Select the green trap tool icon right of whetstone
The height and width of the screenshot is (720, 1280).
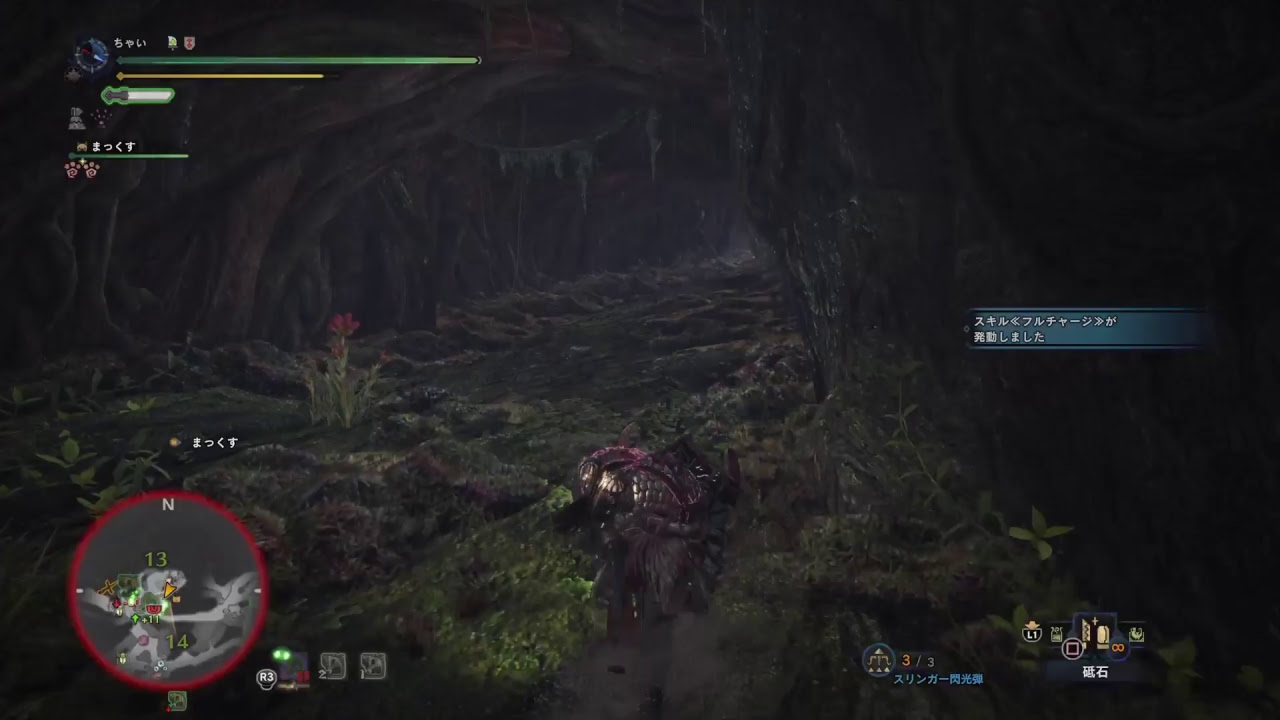pos(1137,635)
